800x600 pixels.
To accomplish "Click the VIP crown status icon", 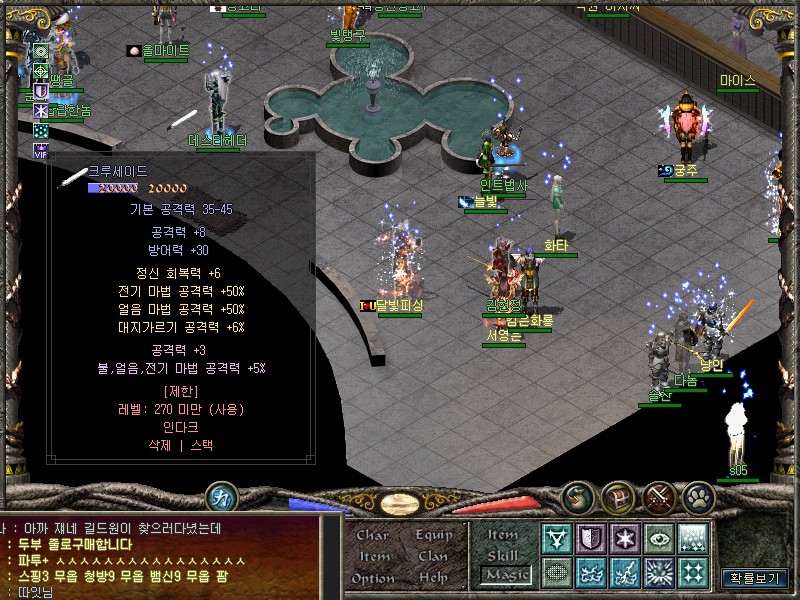I will click(x=41, y=150).
